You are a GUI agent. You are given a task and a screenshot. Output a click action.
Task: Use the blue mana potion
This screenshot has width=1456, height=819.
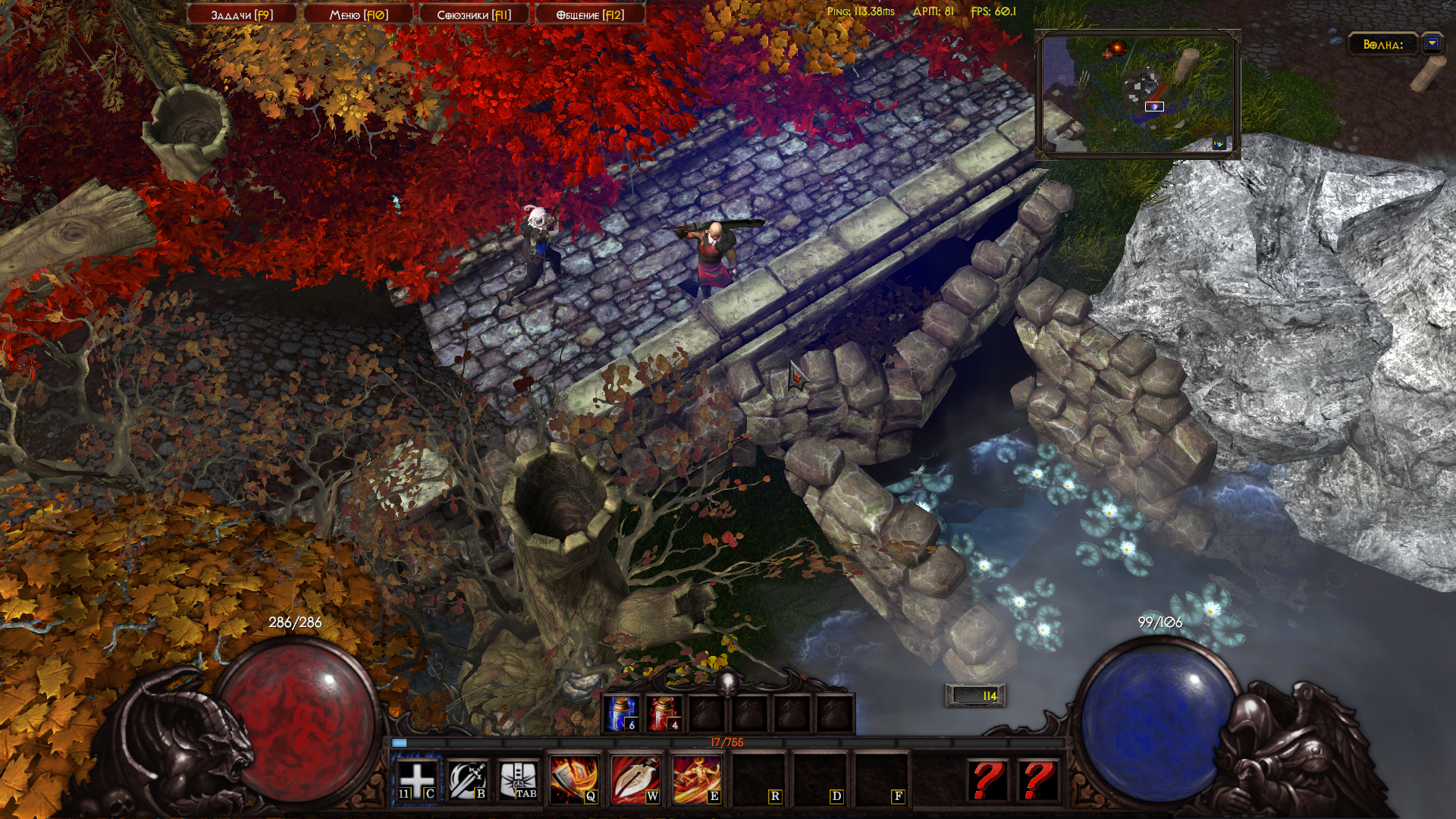coord(623,714)
